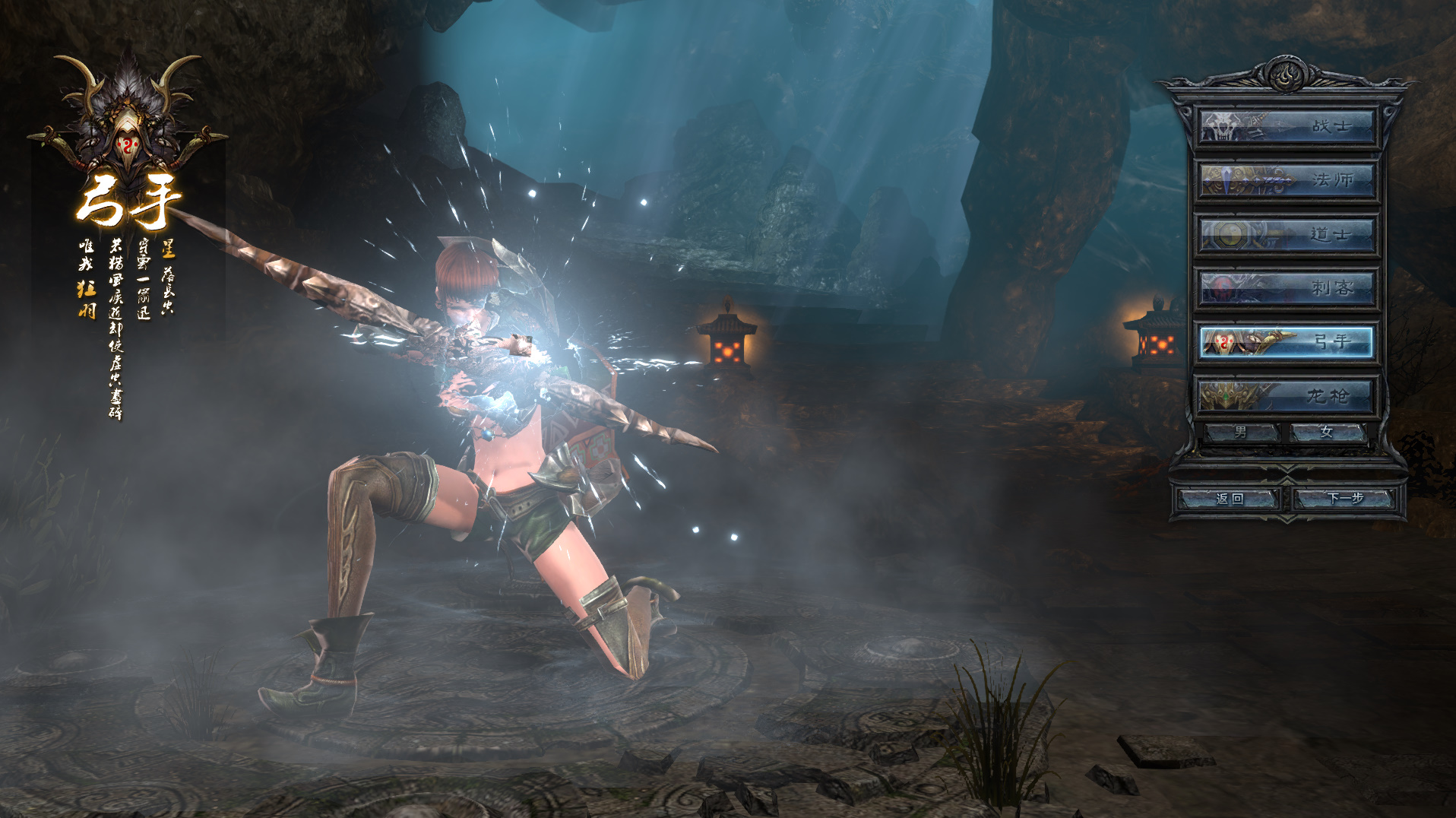Proceed with the 下一步 (Next) button
This screenshot has height=818, width=1456.
(1345, 499)
